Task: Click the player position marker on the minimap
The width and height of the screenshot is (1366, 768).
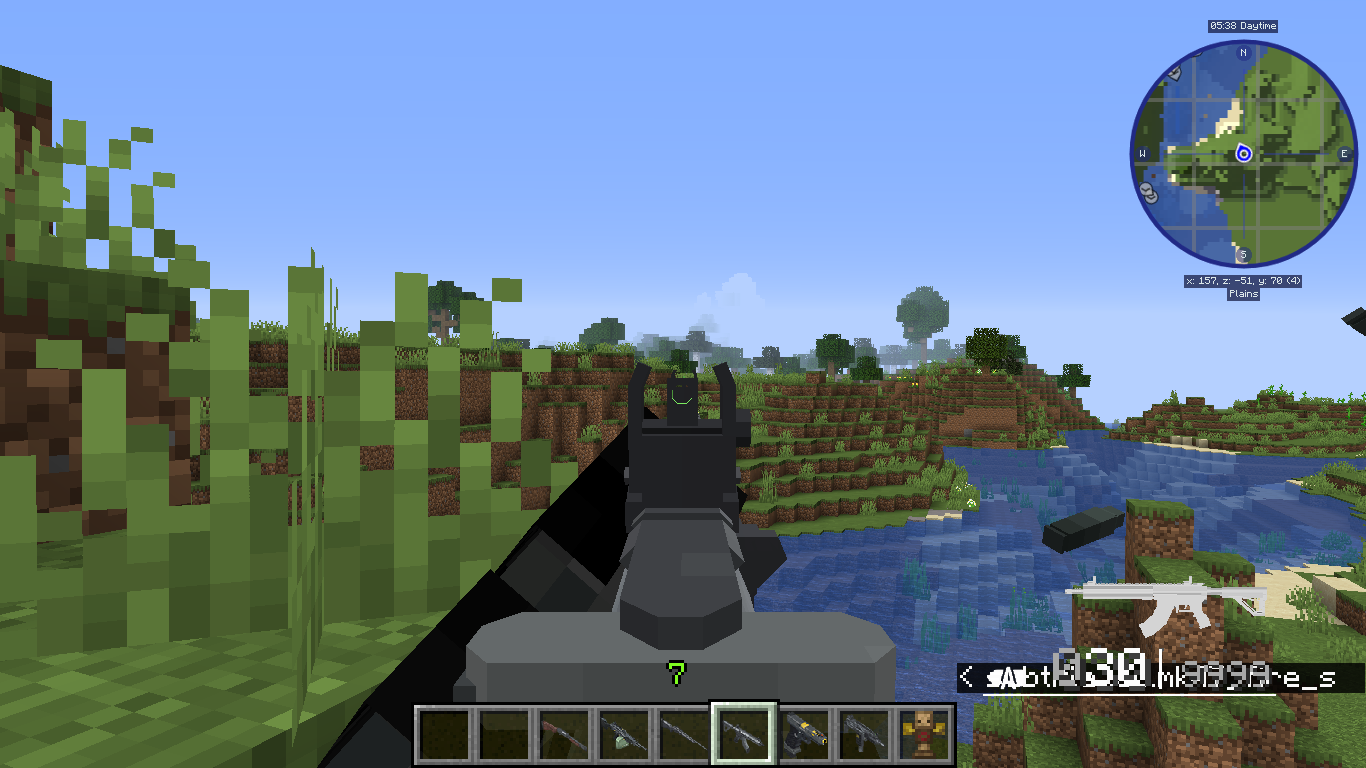Action: 1243,154
